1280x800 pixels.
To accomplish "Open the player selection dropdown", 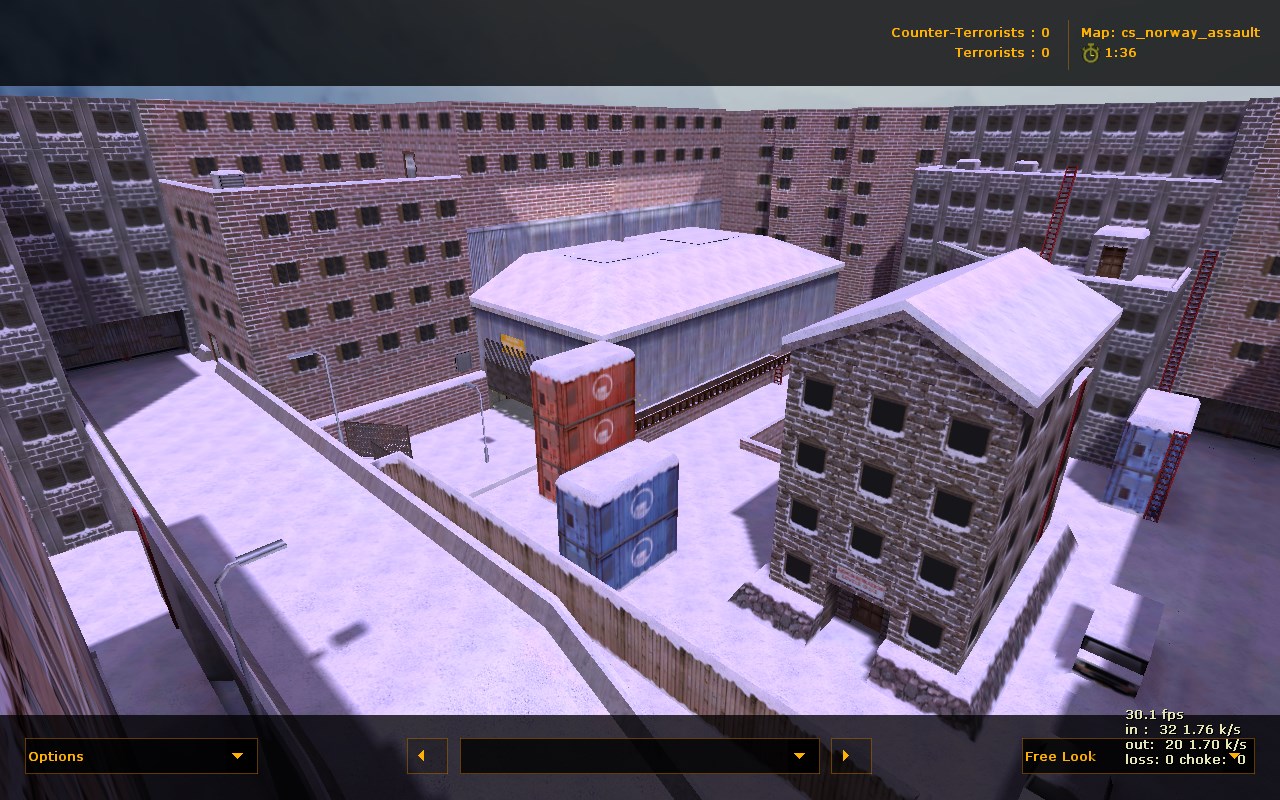I will pos(639,756).
